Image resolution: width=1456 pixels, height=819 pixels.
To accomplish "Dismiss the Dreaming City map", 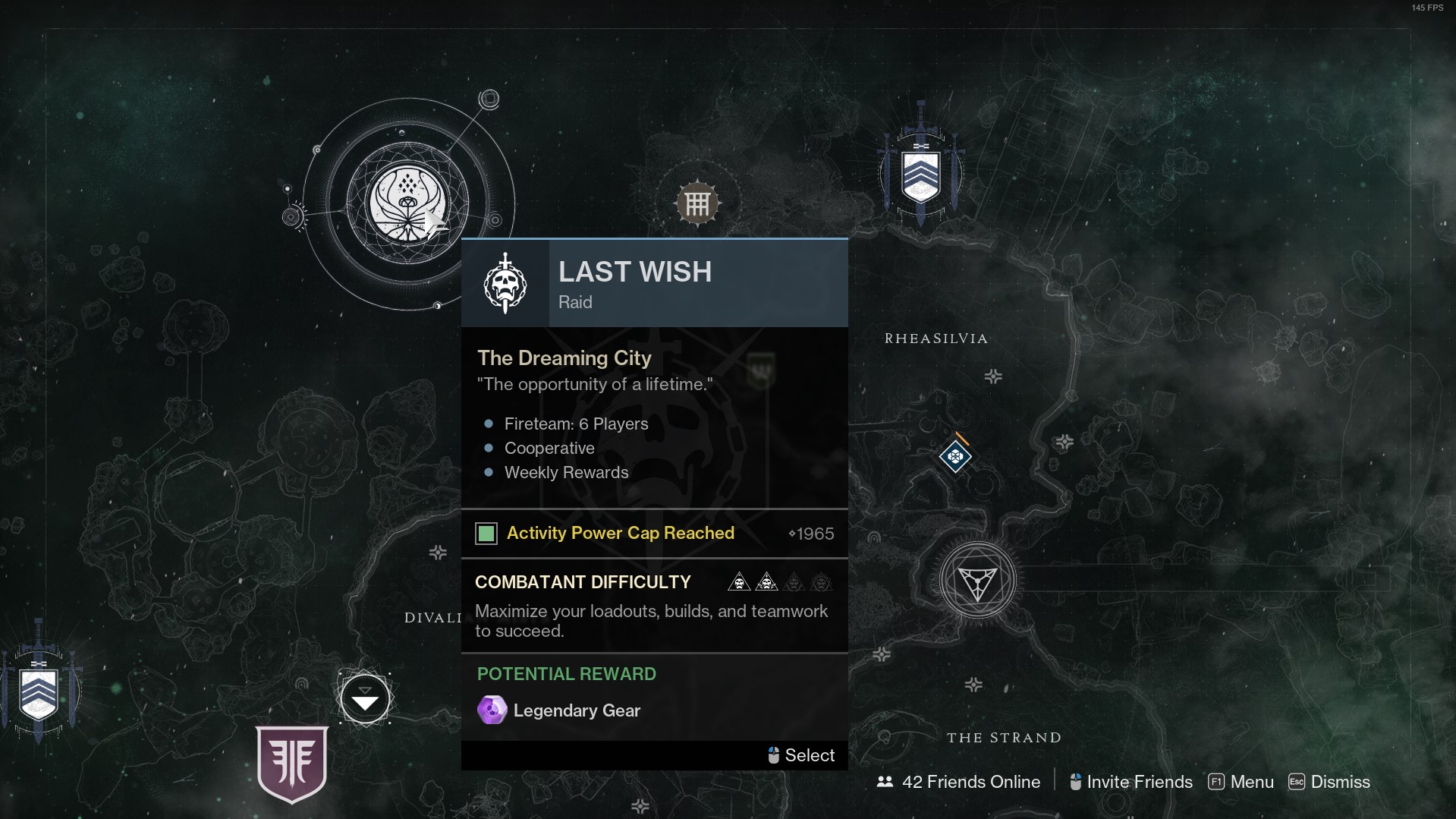I will click(1329, 782).
